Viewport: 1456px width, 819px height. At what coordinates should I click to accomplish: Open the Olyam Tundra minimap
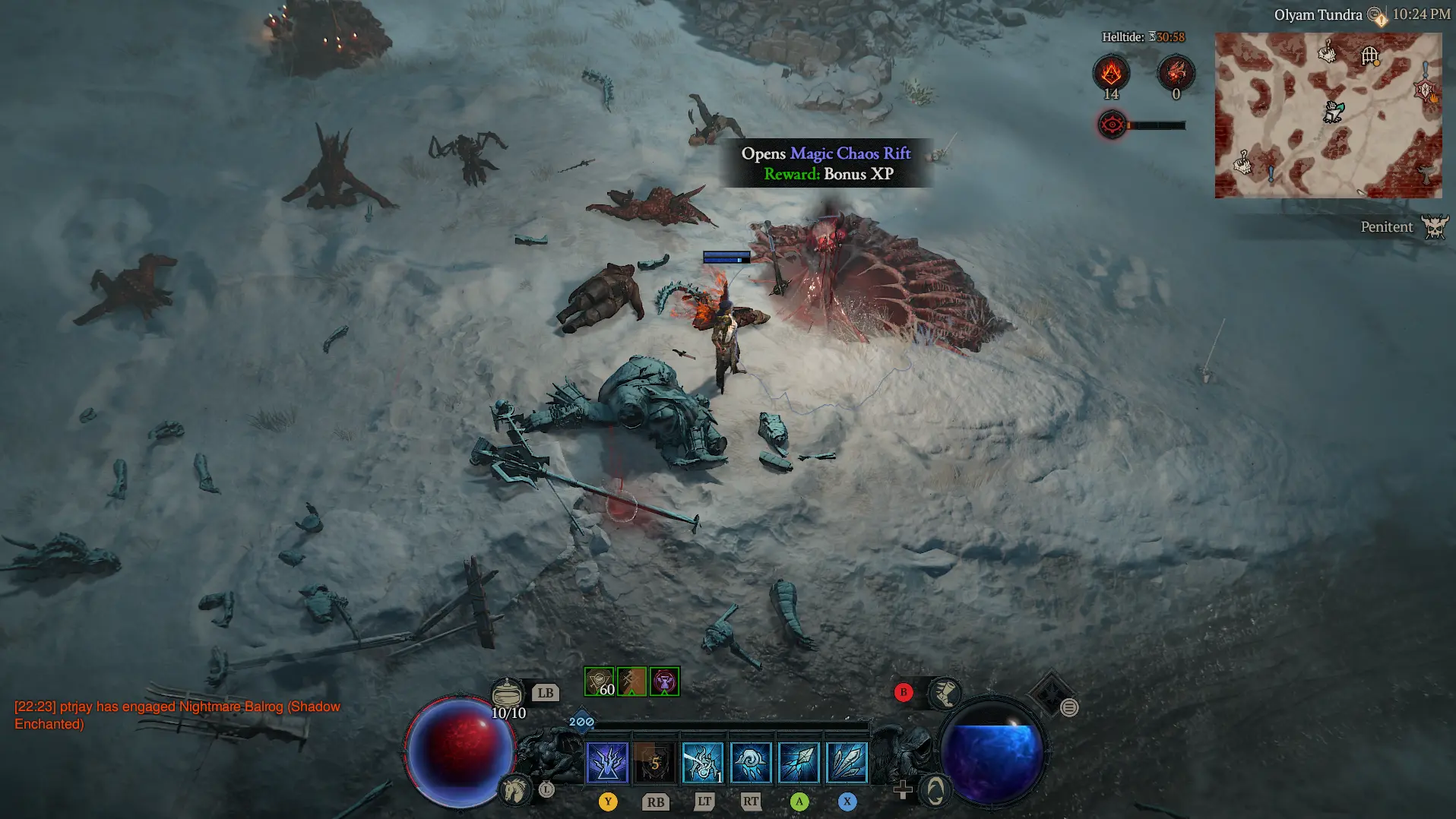1328,115
